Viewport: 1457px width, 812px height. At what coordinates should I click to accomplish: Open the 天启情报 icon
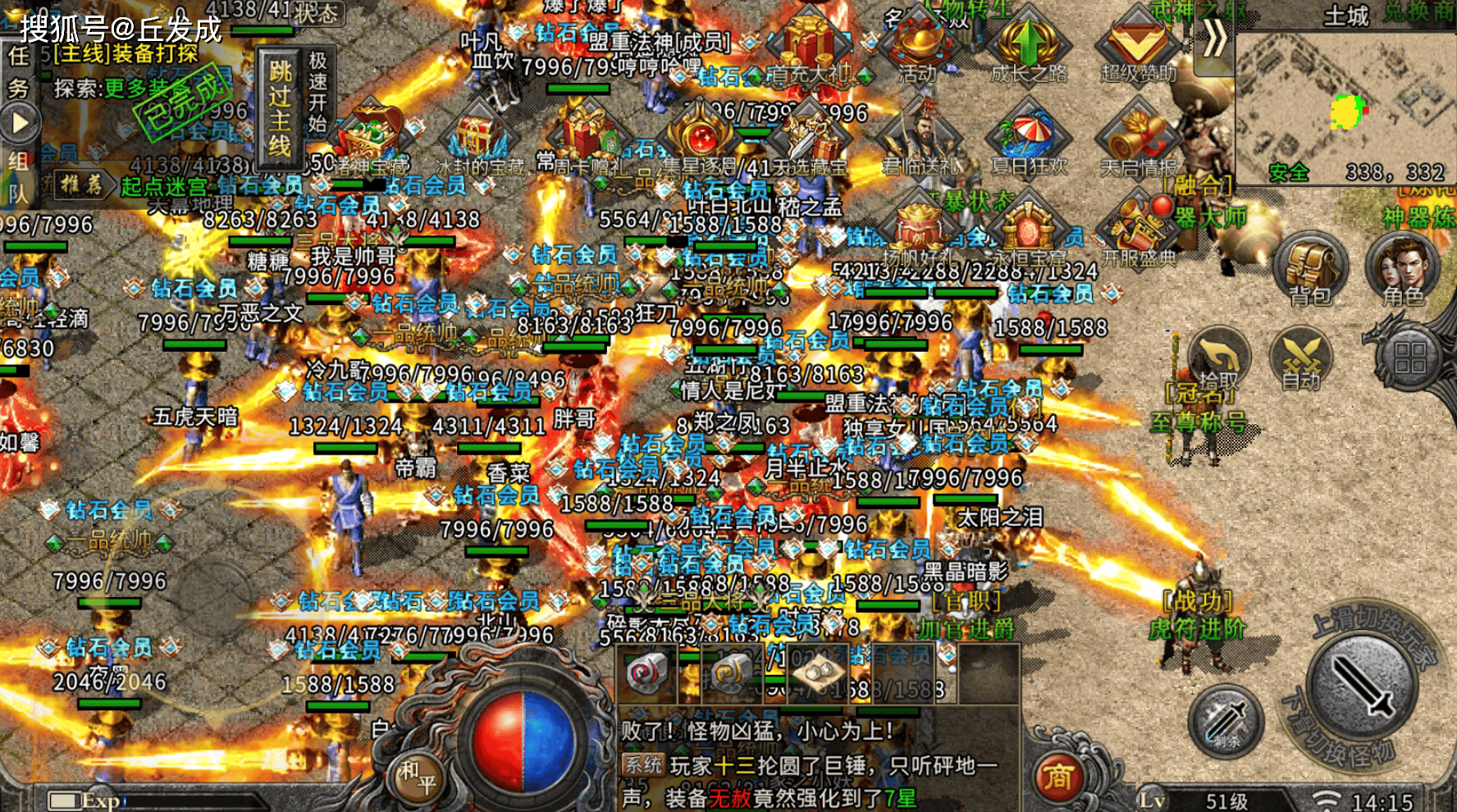coord(1138,139)
